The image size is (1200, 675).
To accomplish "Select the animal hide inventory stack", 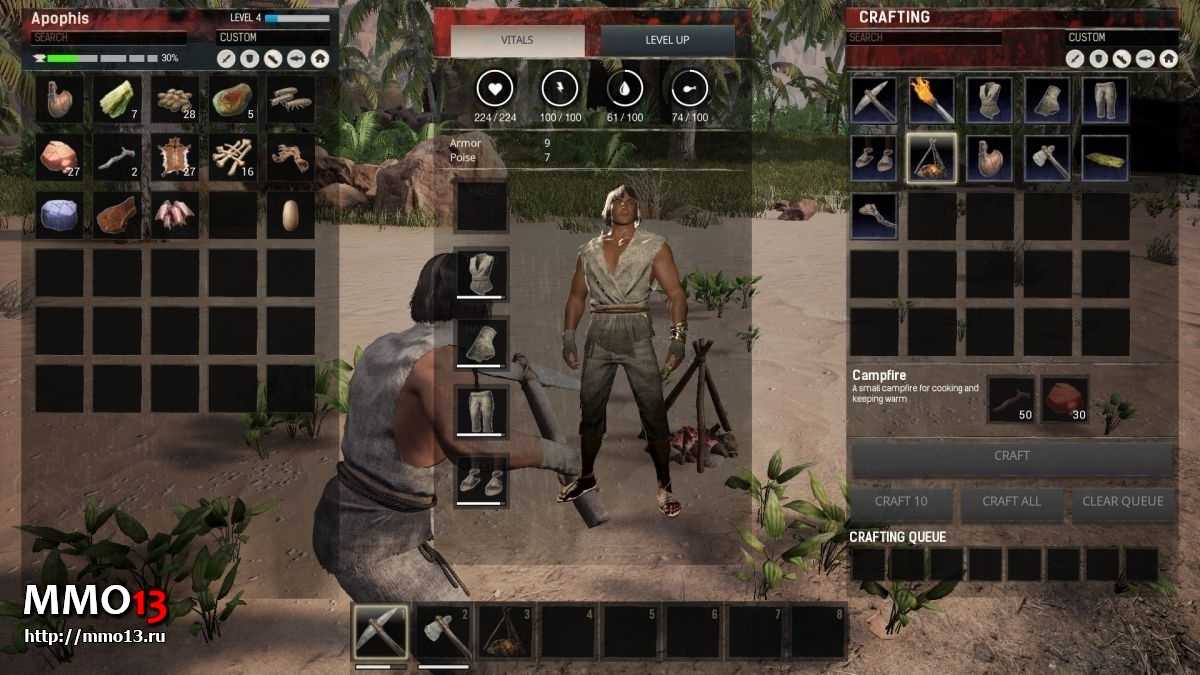I will 174,158.
